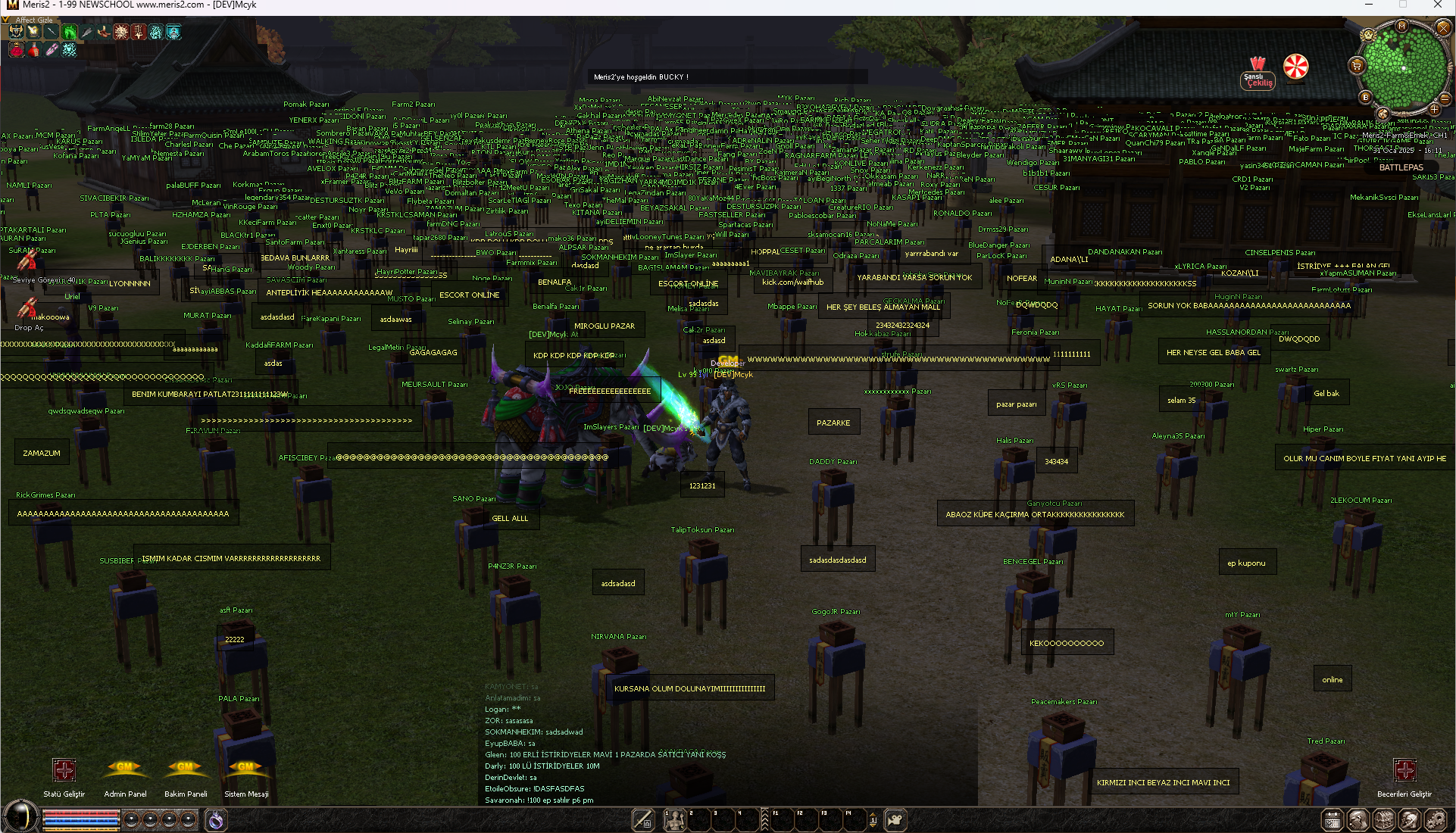Dismiss the green horse buff icon
The width and height of the screenshot is (1456, 833).
click(x=69, y=32)
